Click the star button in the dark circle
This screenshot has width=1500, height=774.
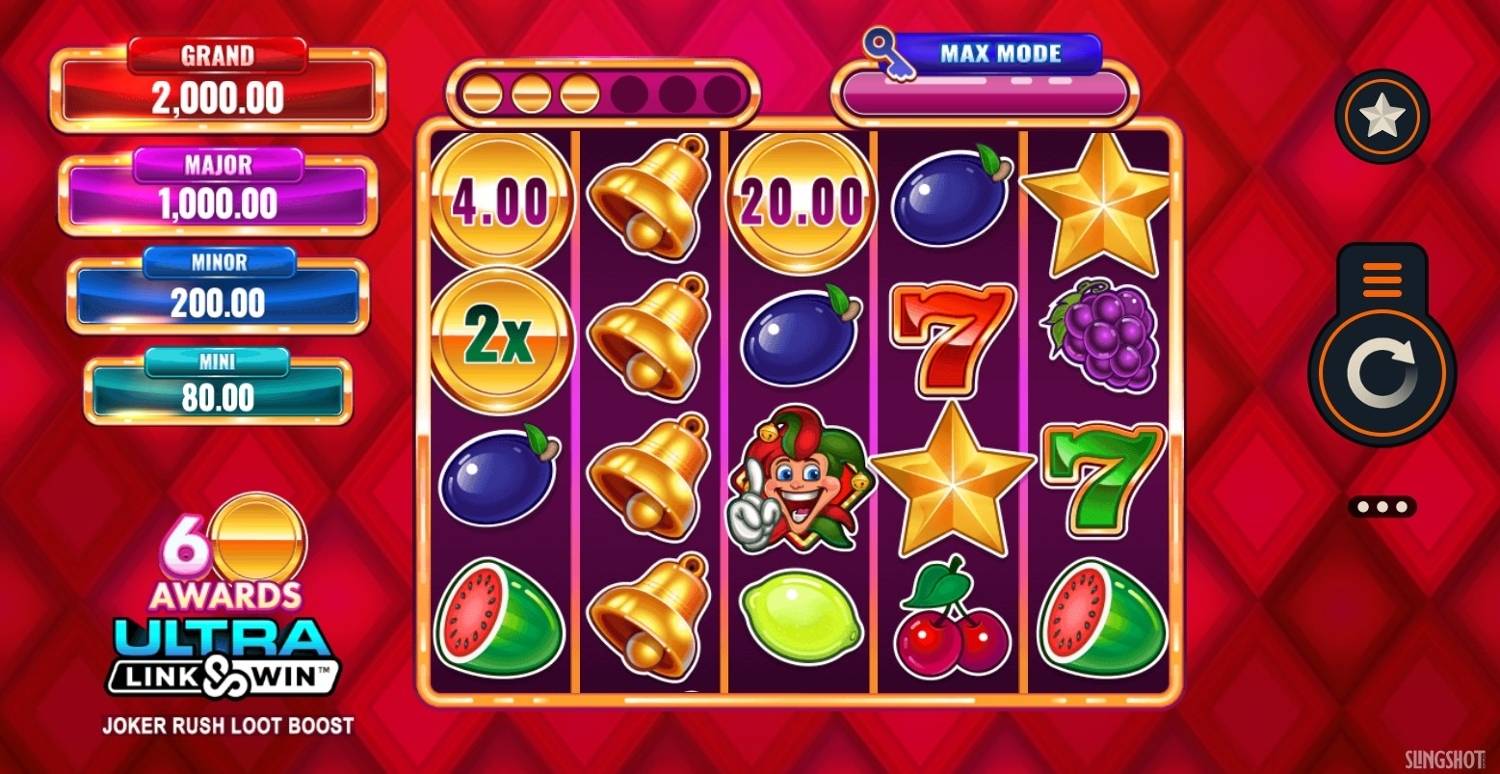[x=1382, y=117]
